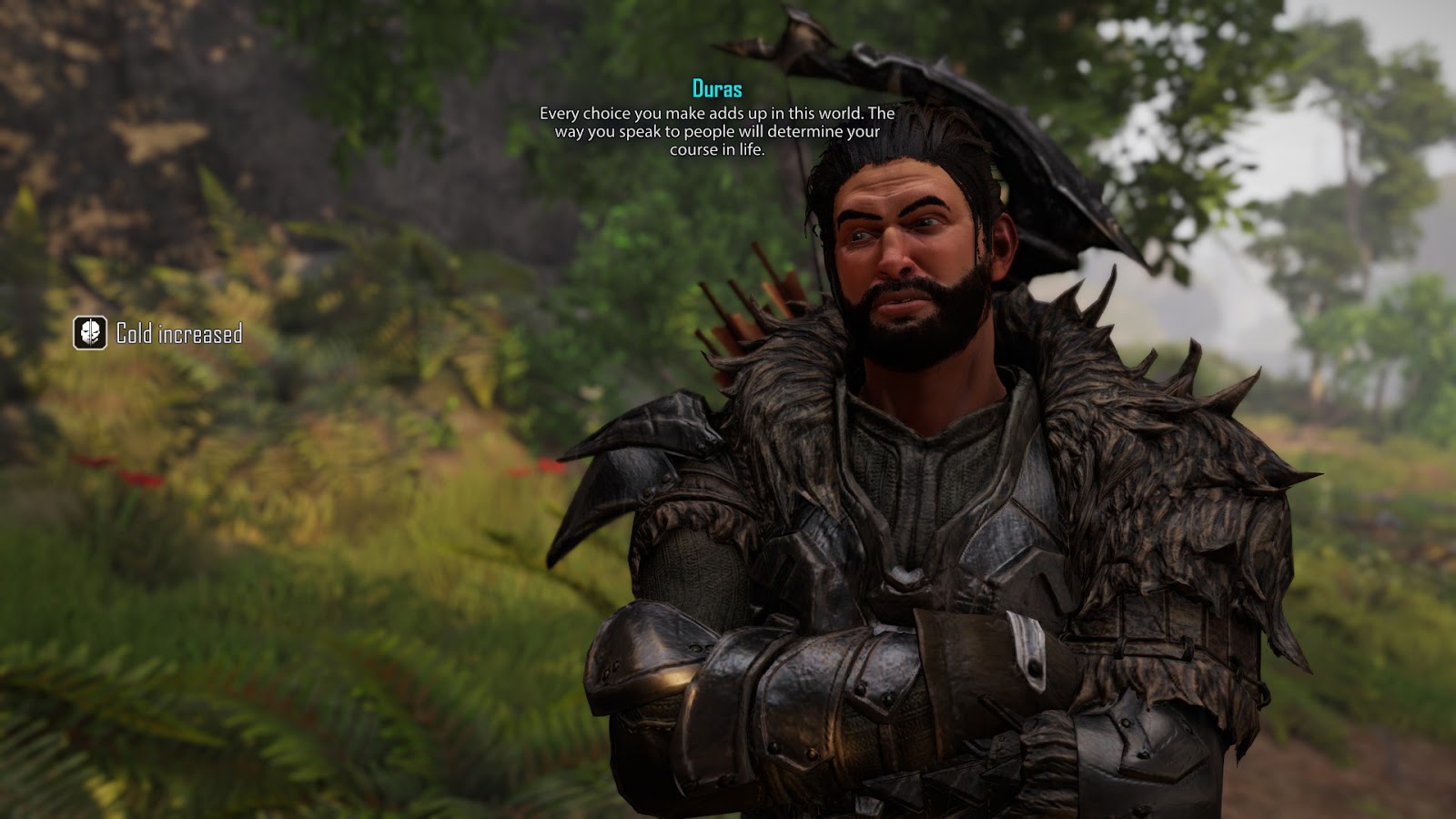Click the dark octagonal icon frame
This screenshot has height=819, width=1456.
tap(88, 333)
